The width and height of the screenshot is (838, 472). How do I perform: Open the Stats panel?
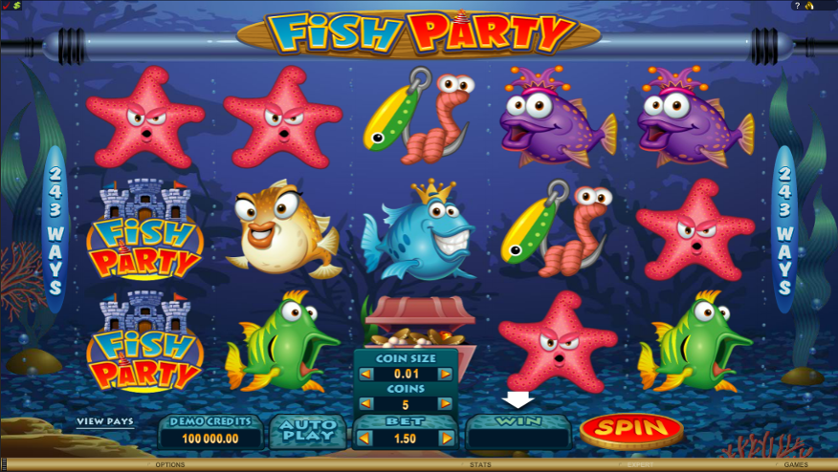480,465
